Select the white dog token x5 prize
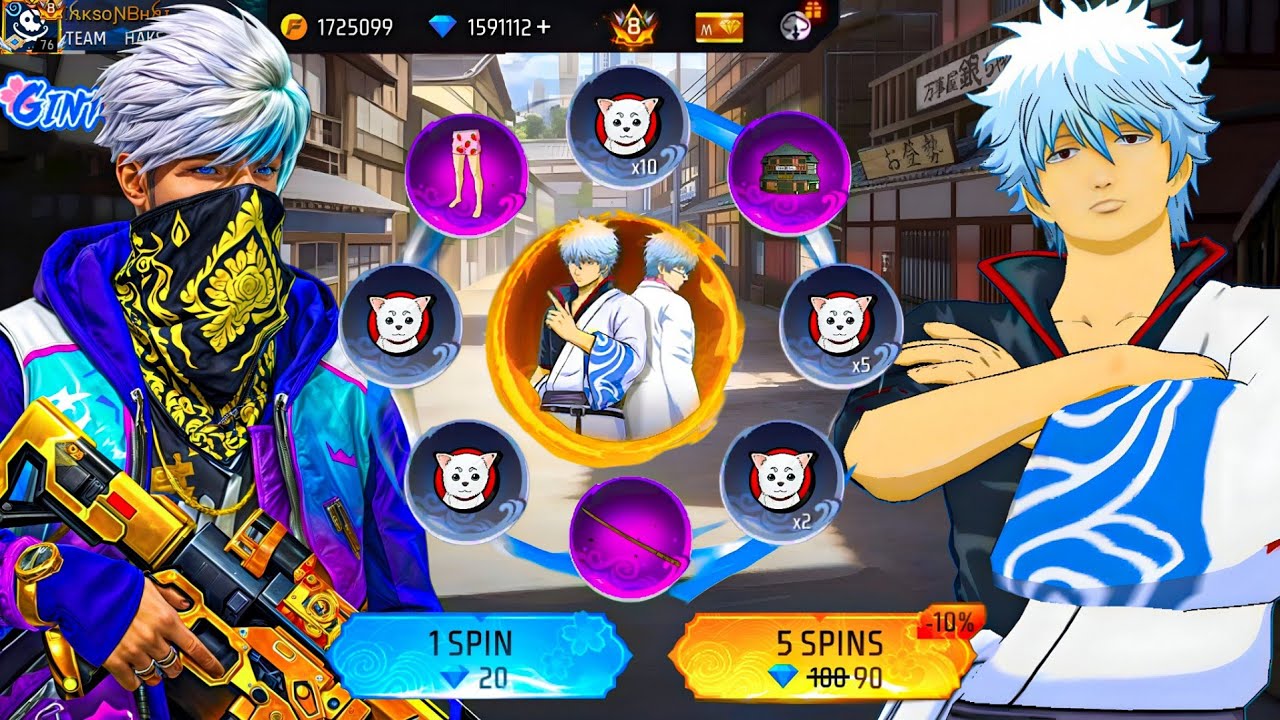The image size is (1280, 720). (x=840, y=325)
